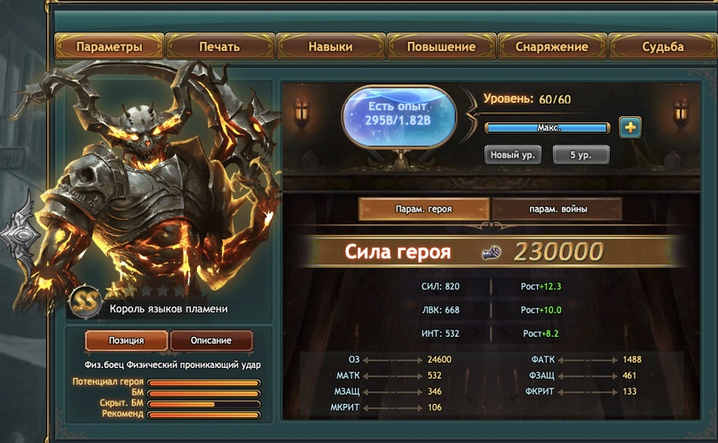Open the Печать tab
The height and width of the screenshot is (443, 718).
219,46
